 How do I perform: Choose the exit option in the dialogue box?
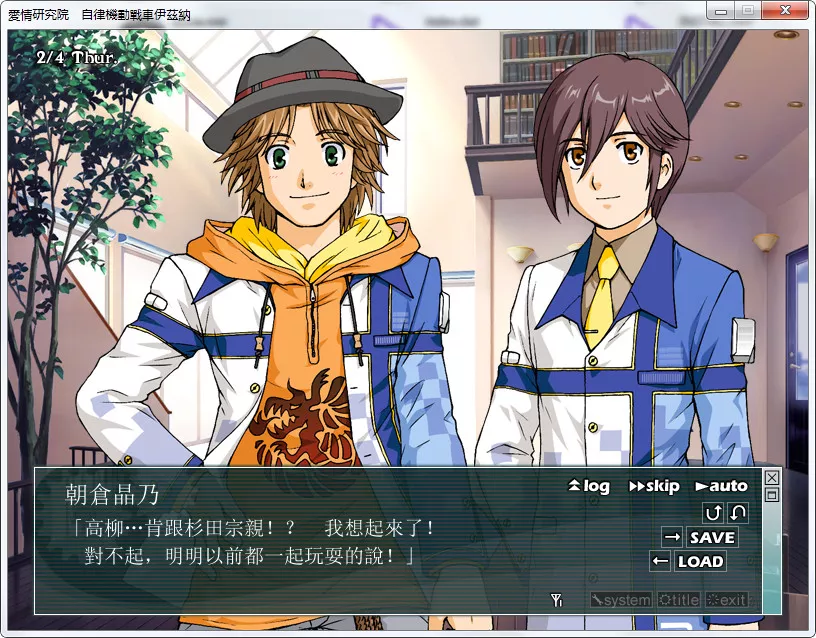click(x=727, y=600)
